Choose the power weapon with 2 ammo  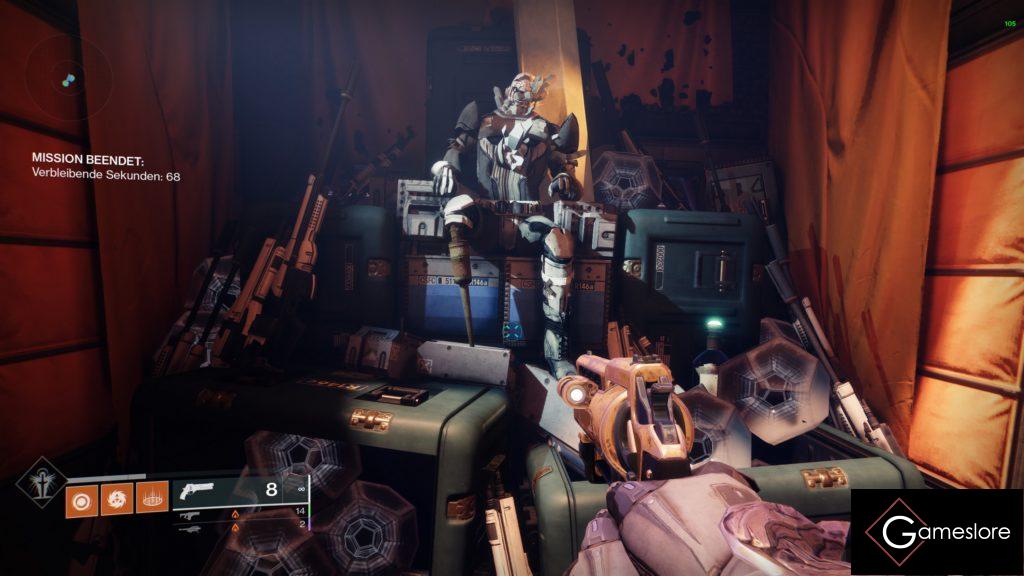(x=240, y=524)
